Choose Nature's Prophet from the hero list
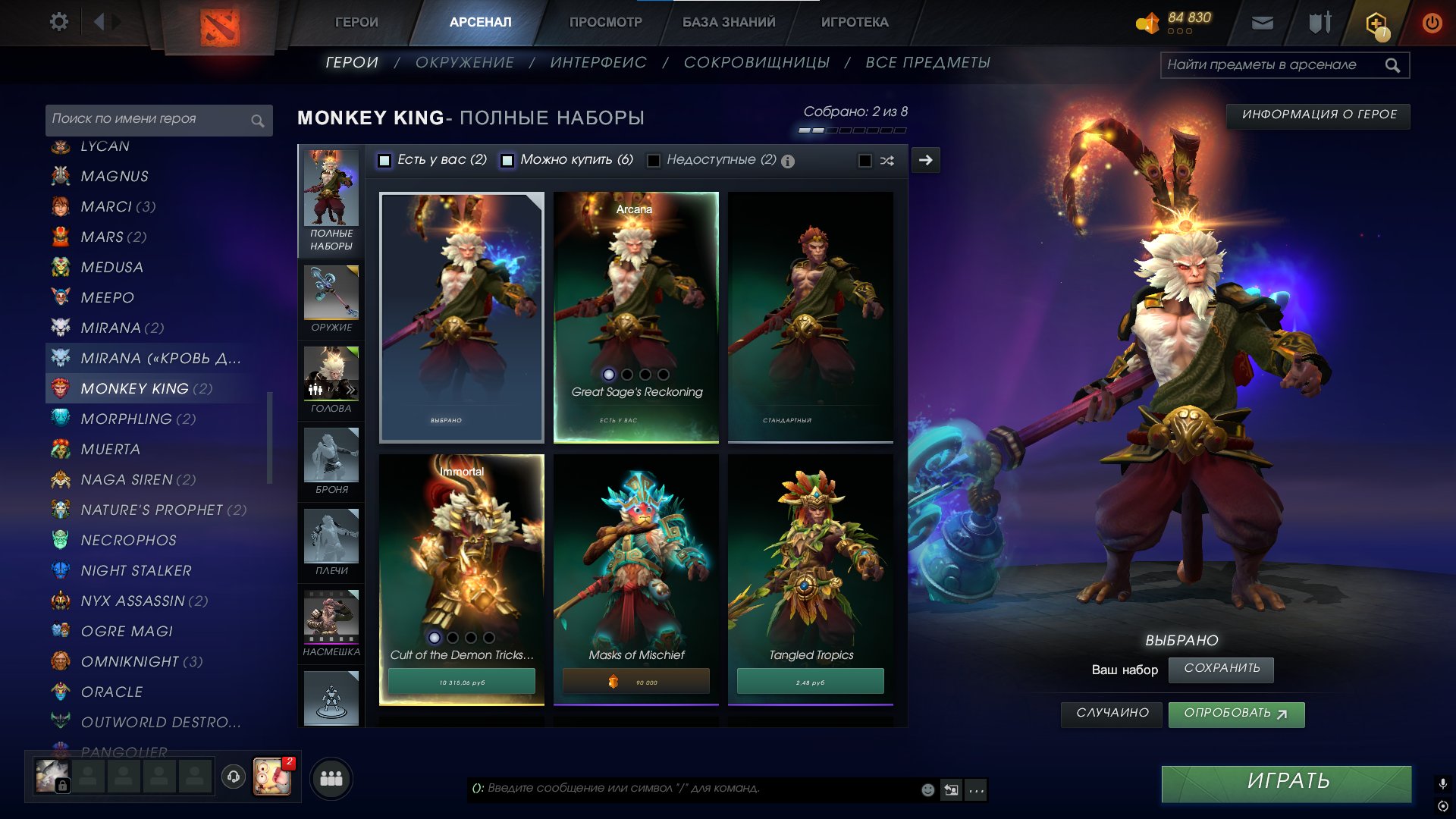Screen dimensions: 1456x819 152,510
